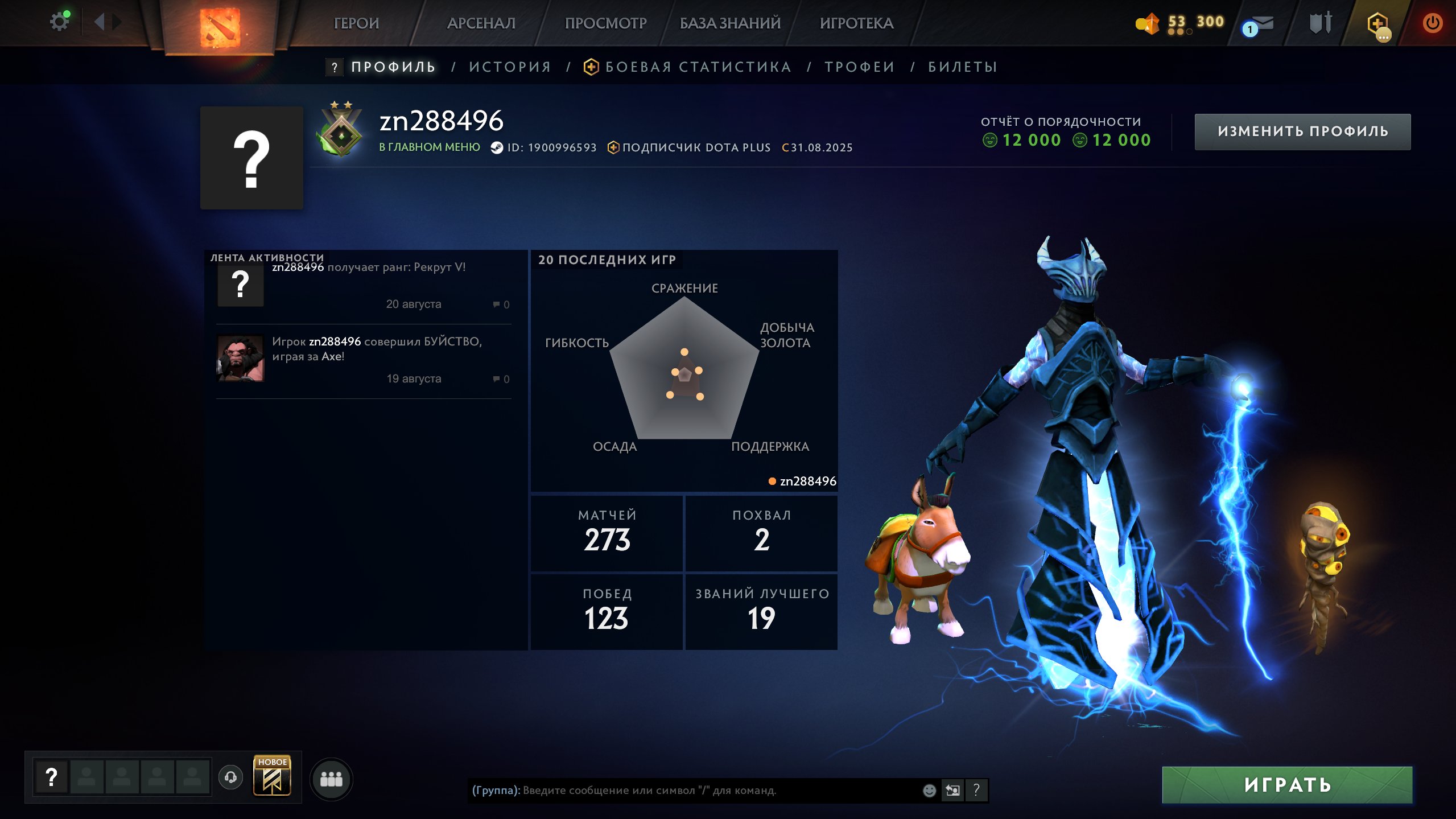
Task: Select the БИЛЕТЫ tab
Action: point(963,67)
